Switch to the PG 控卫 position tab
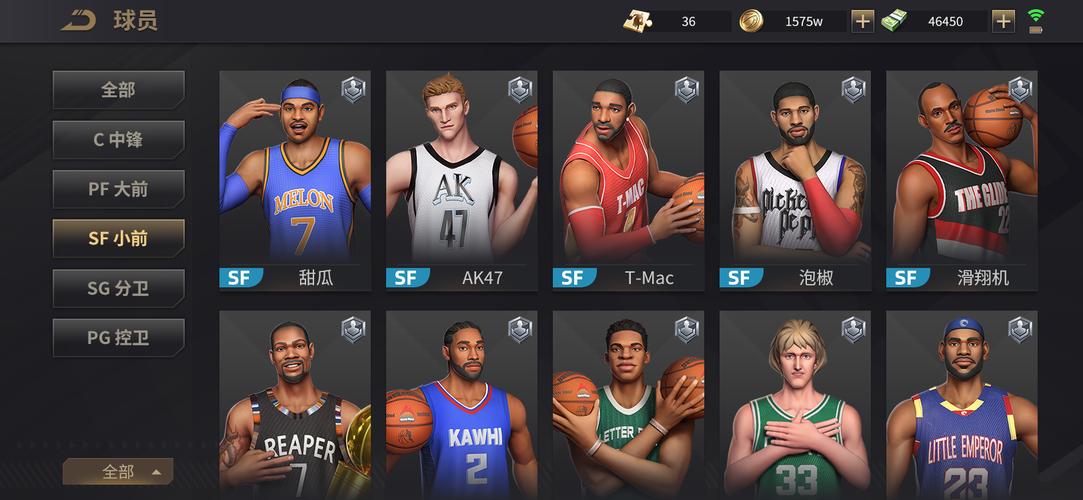 [118, 338]
